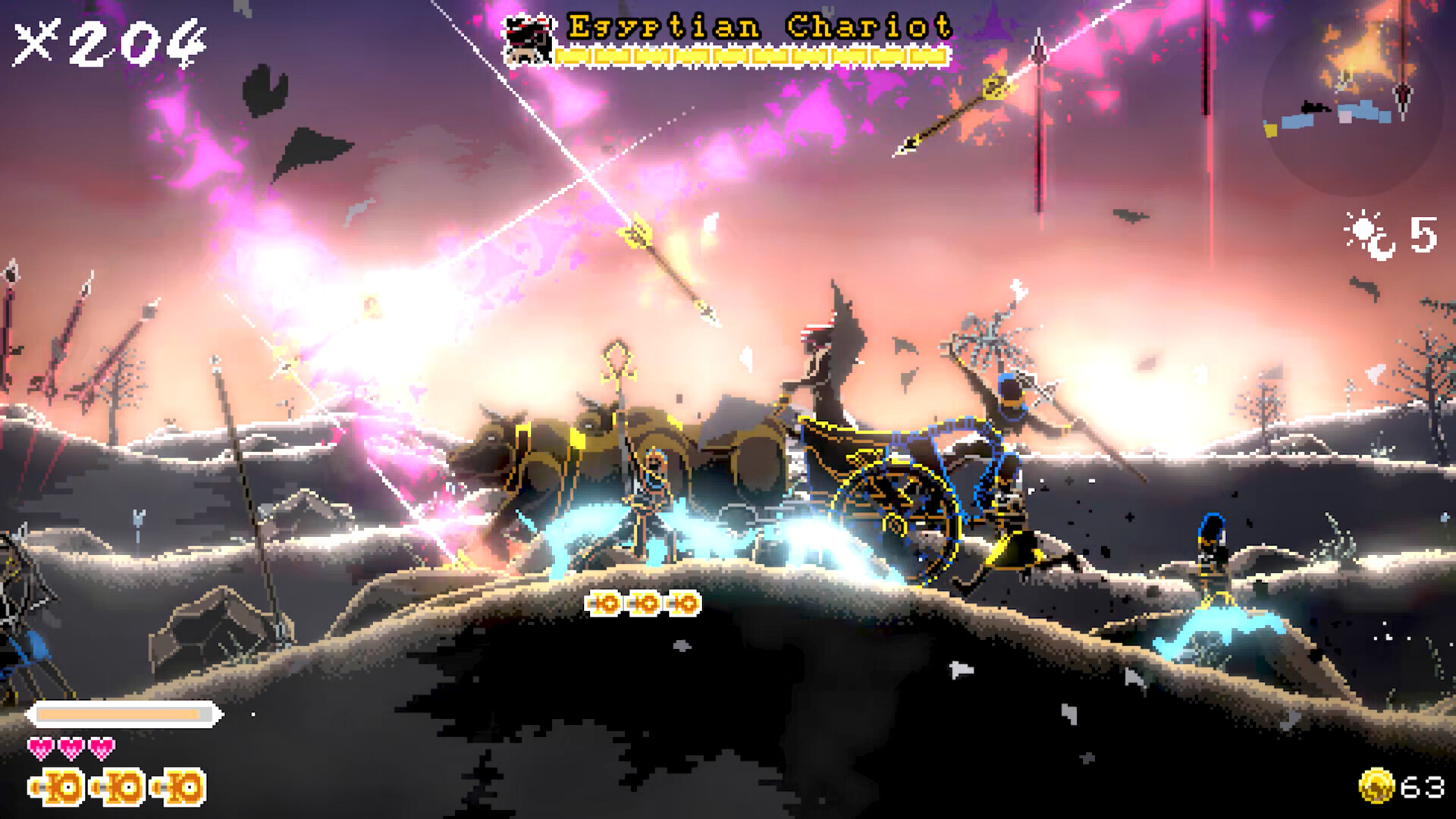Click the number 5 beside the day counter
Viewport: 1456px width, 819px height.
click(x=1423, y=235)
